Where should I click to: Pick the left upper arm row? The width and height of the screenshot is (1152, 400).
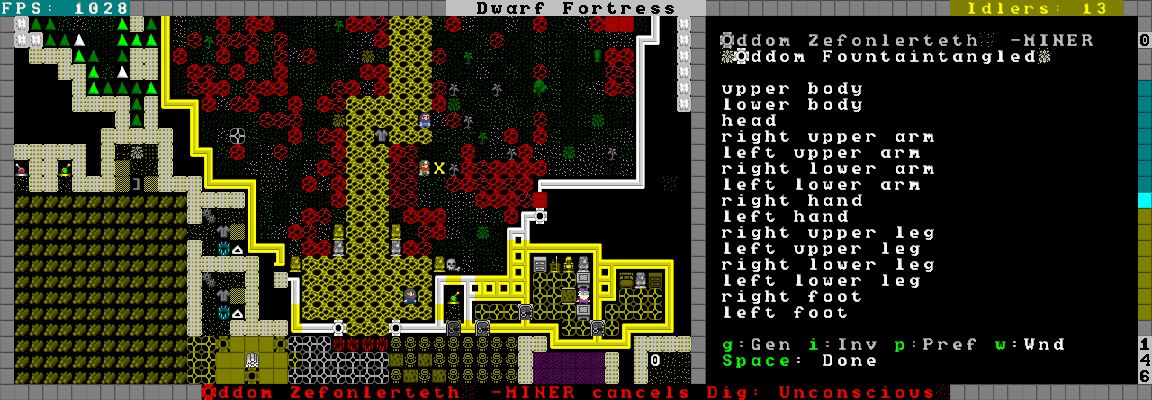[820, 153]
